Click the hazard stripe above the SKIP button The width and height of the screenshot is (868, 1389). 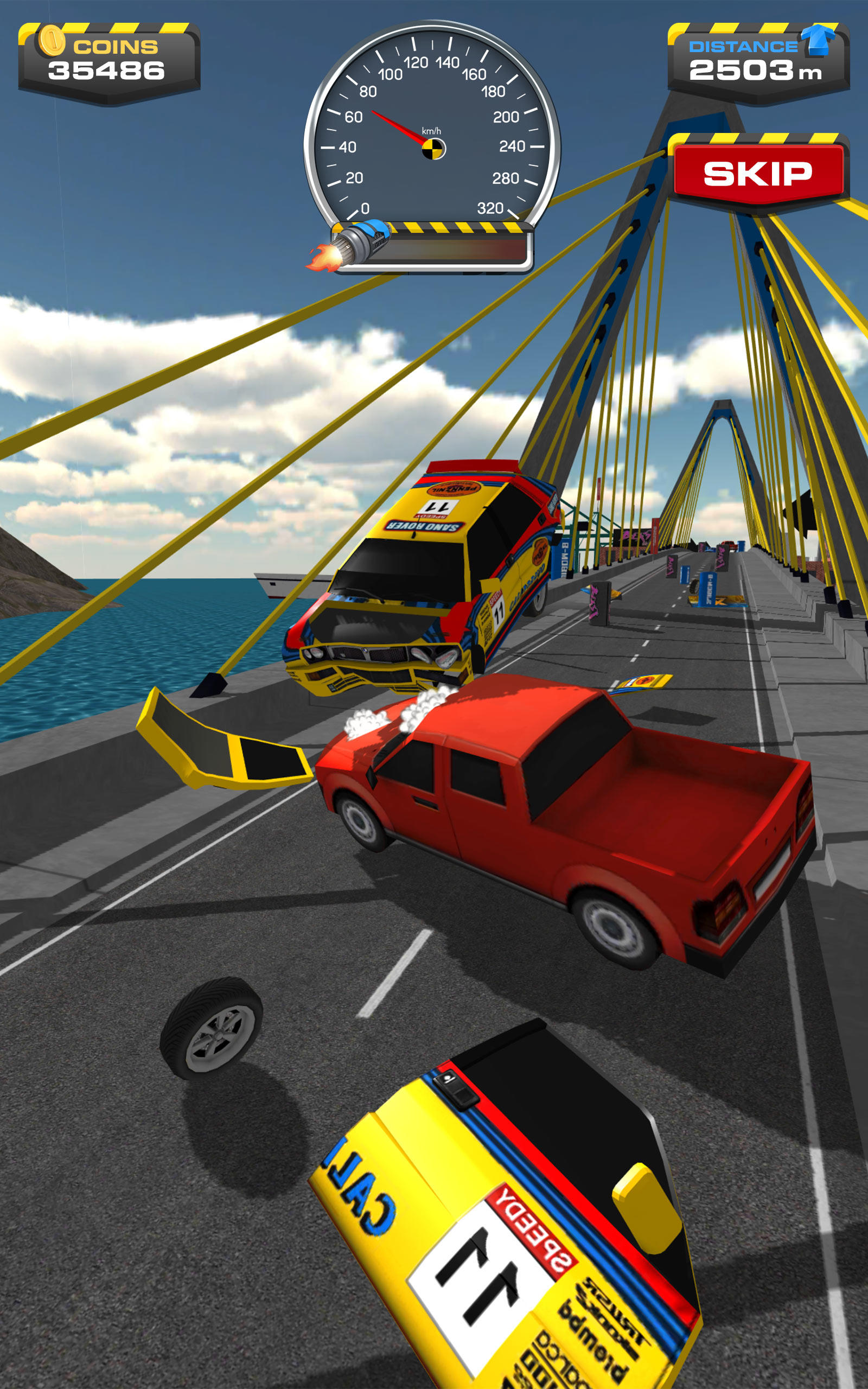tap(758, 138)
